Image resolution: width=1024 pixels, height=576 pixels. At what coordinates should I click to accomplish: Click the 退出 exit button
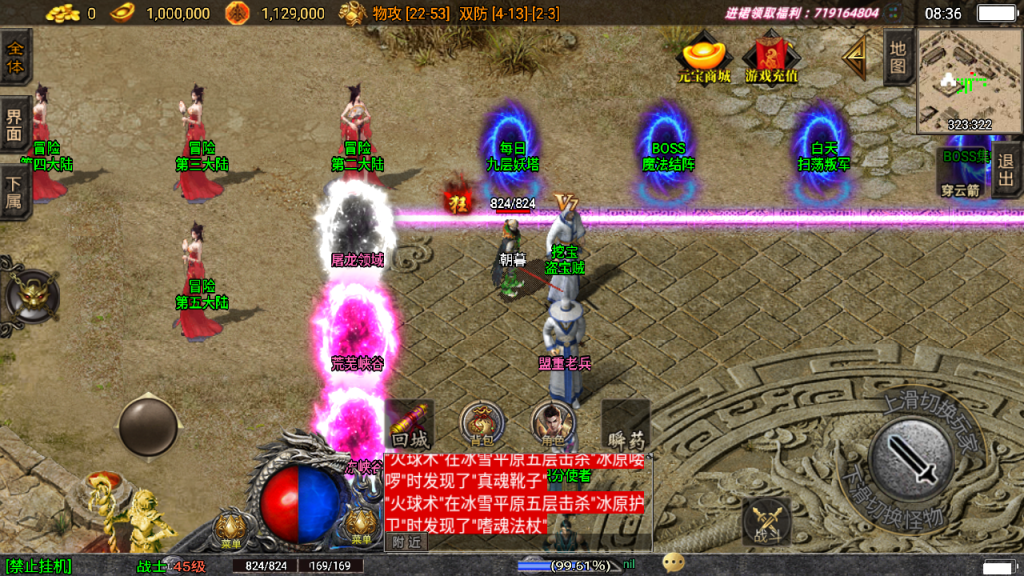[1005, 172]
